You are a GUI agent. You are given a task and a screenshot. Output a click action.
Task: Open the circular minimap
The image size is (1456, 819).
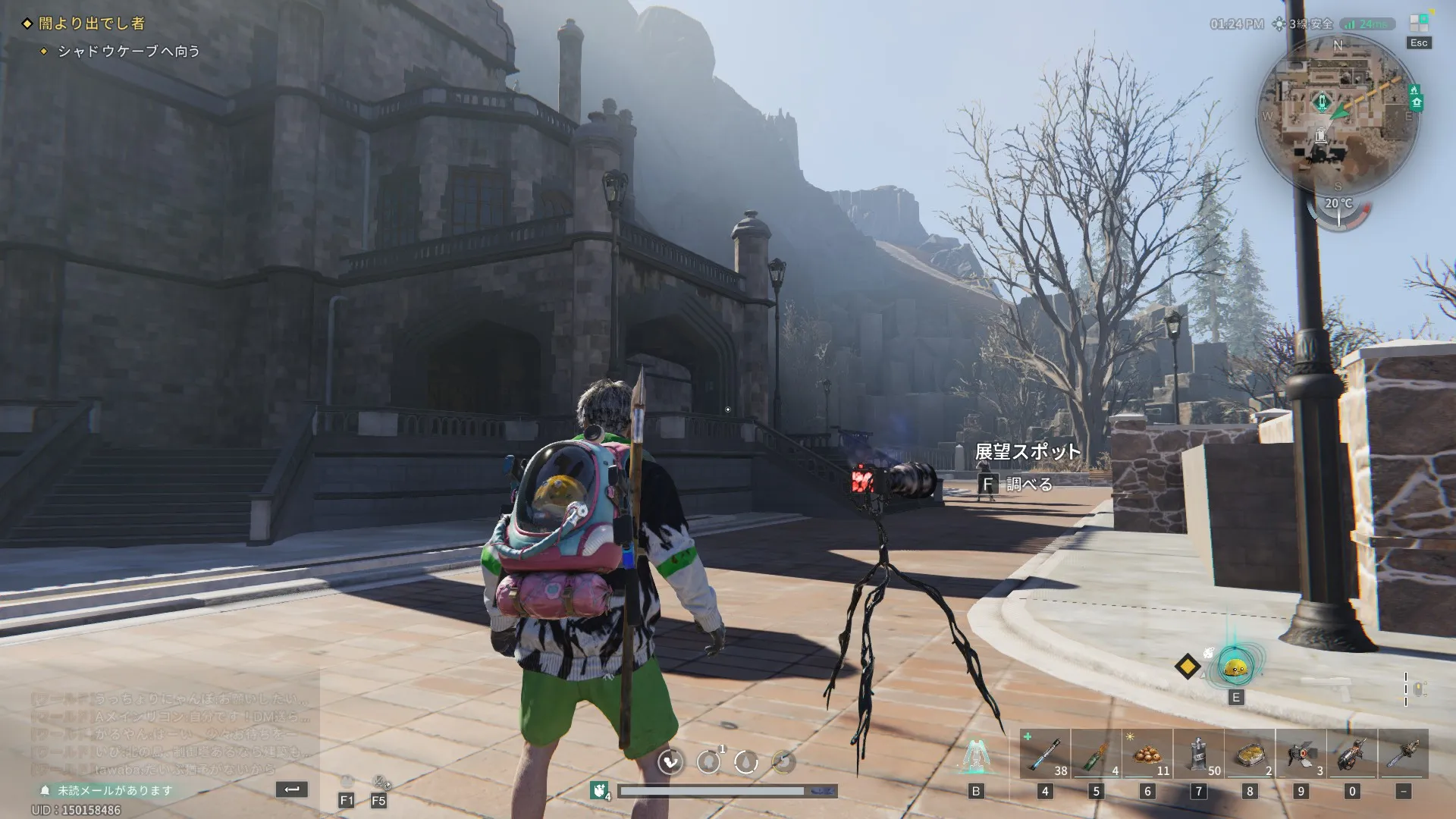(1337, 112)
